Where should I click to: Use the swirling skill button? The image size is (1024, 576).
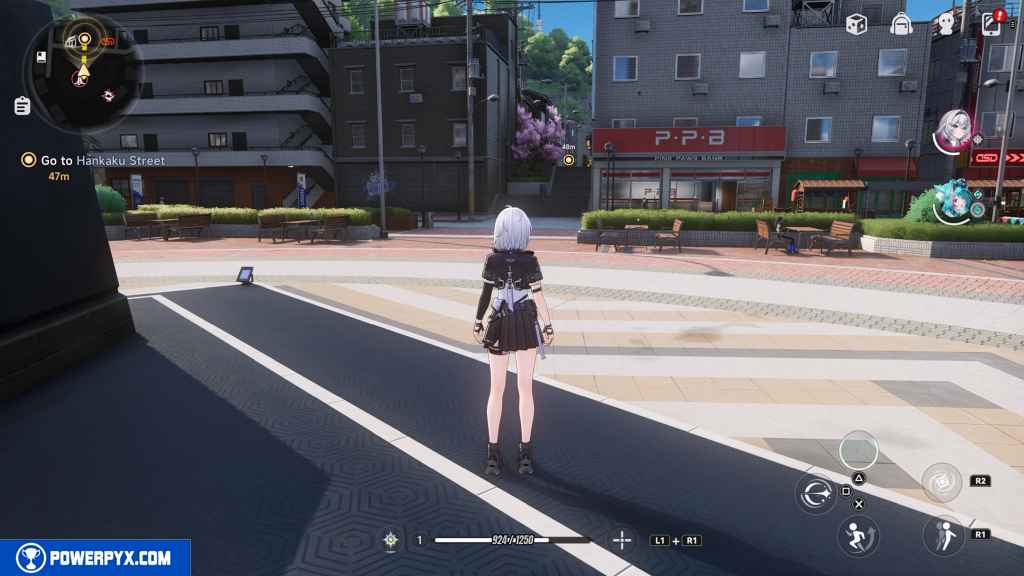(x=942, y=482)
